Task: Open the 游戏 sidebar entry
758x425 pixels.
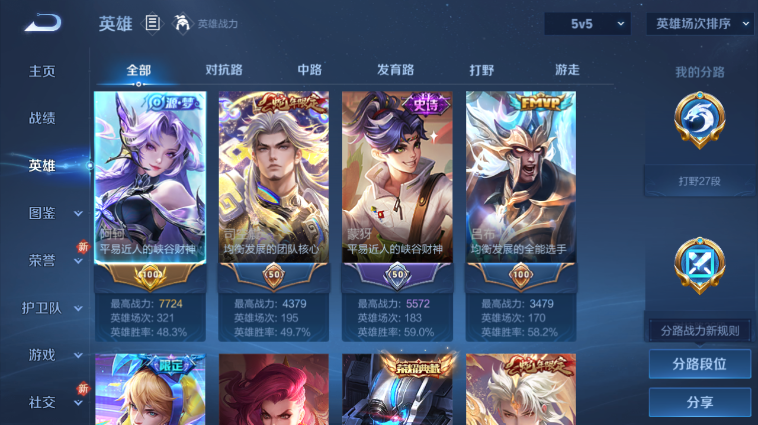Action: coord(42,355)
